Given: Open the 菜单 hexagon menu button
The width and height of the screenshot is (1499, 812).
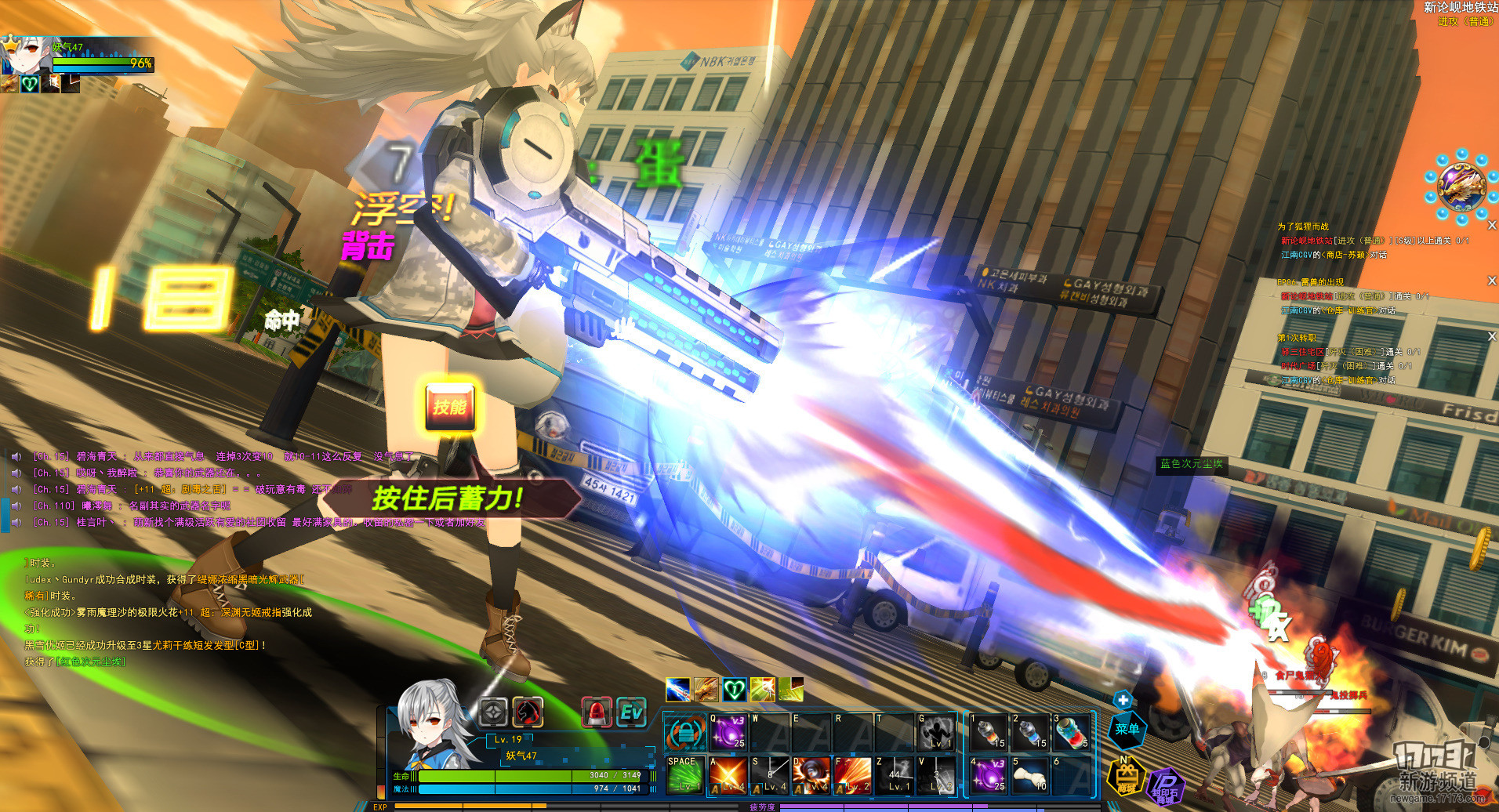Looking at the screenshot, I should click(x=1127, y=729).
